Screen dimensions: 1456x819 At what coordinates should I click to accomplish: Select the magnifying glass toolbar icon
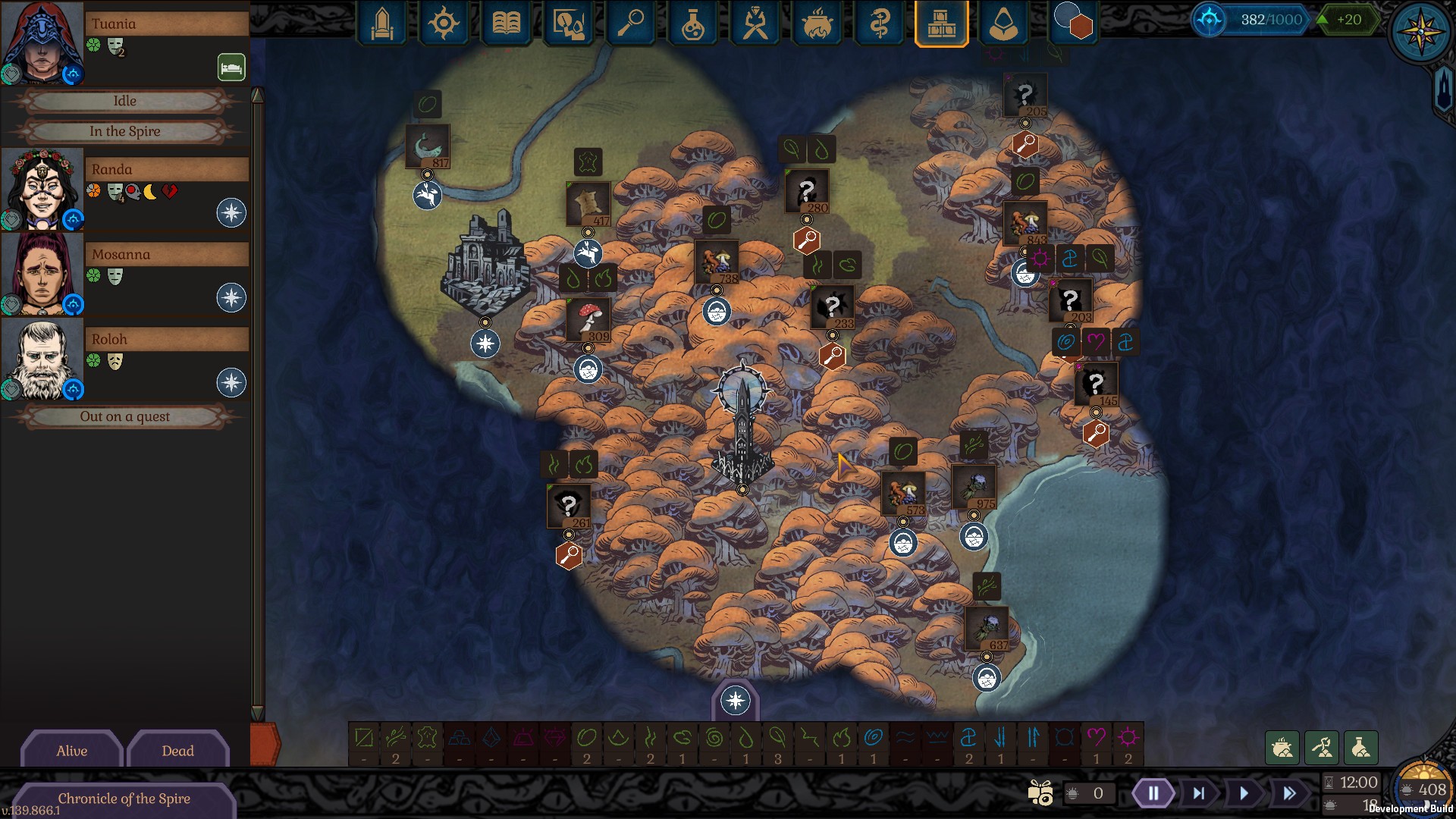630,24
